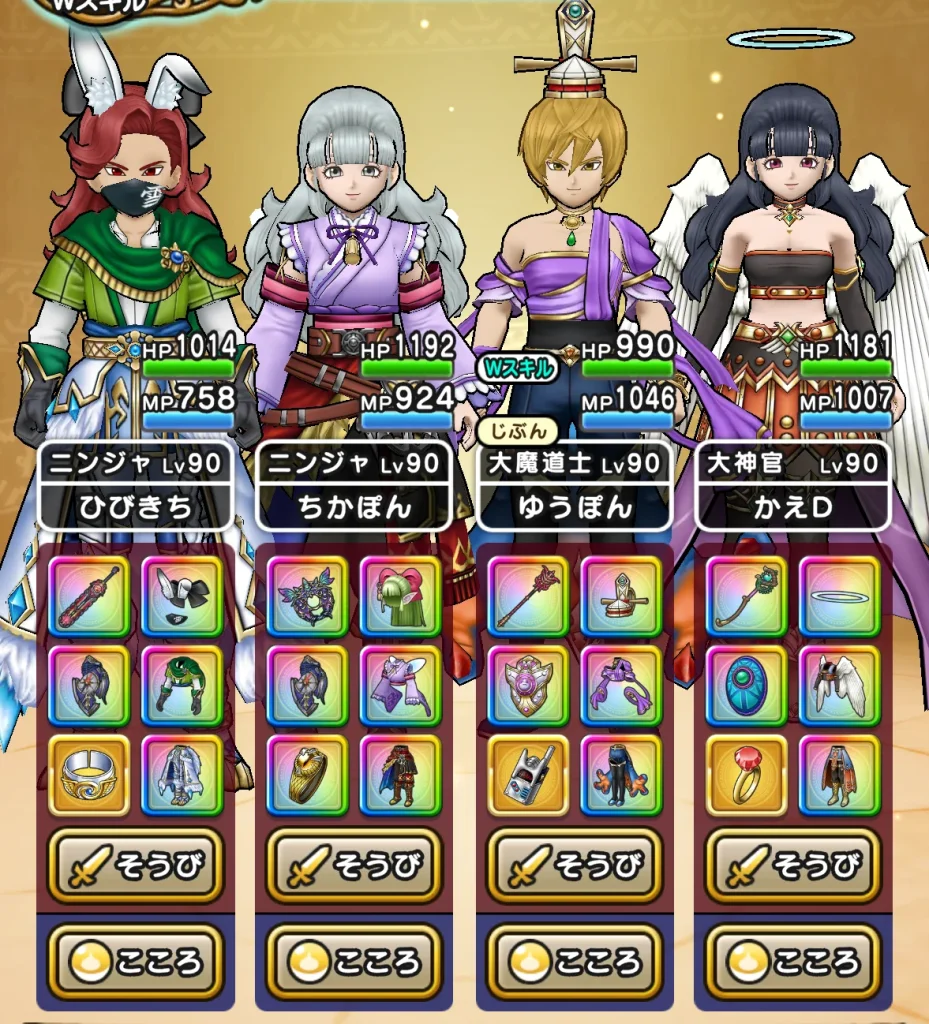This screenshot has height=1024, width=929.
Task: Choose the ゆうぽん 大魔道士 name panel
Action: (x=574, y=486)
